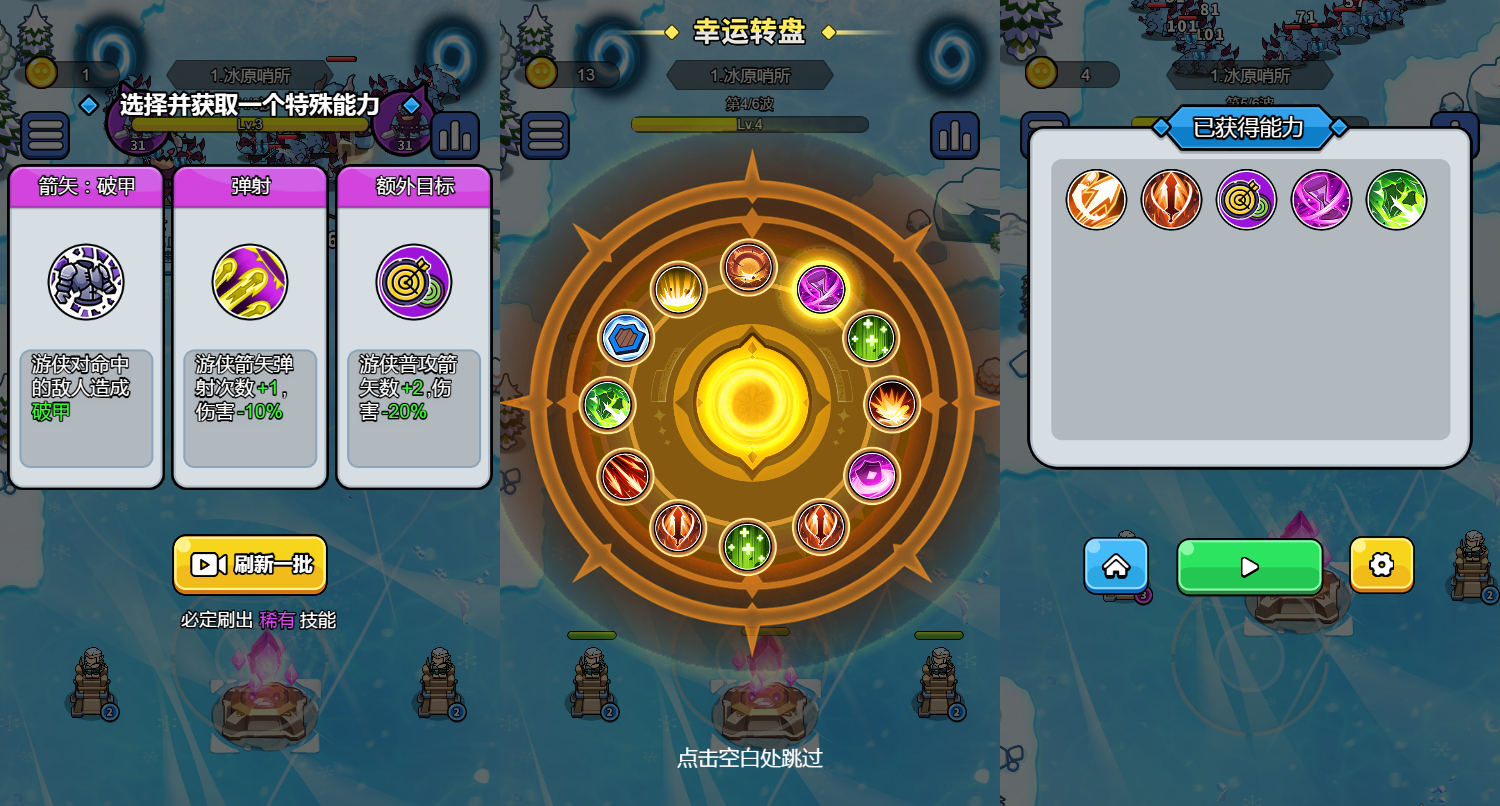Select the 破甲 armor break ability icon
This screenshot has width=1500, height=806.
pyautogui.click(x=87, y=282)
